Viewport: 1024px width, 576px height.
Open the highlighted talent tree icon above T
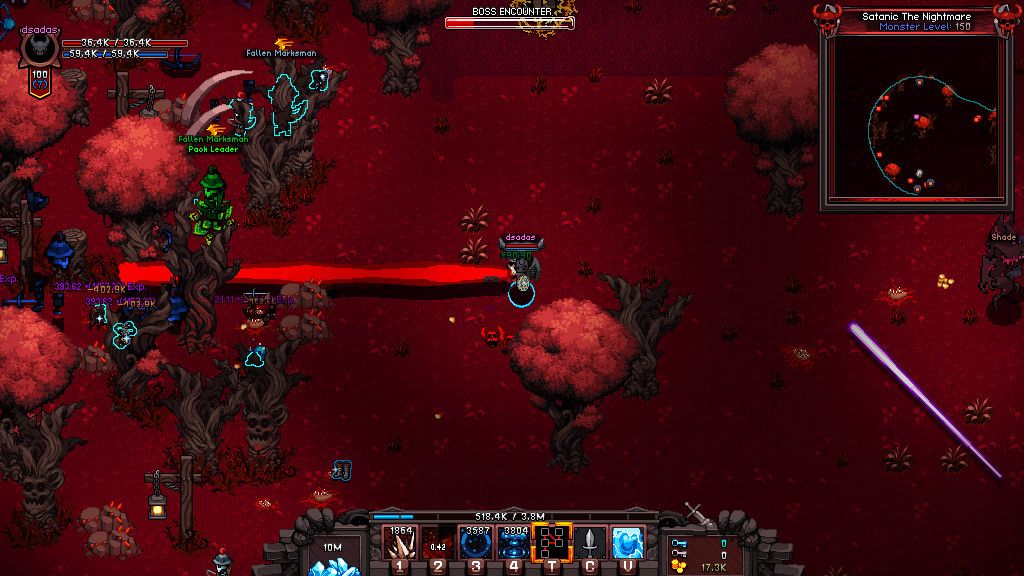(x=552, y=542)
